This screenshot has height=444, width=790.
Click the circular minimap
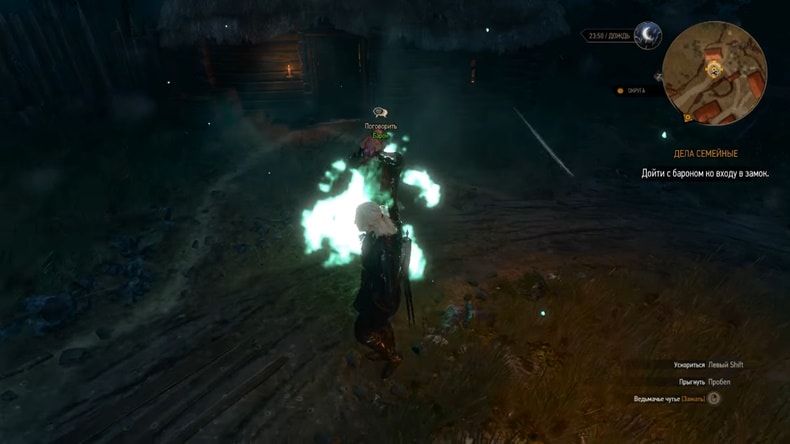pos(714,73)
